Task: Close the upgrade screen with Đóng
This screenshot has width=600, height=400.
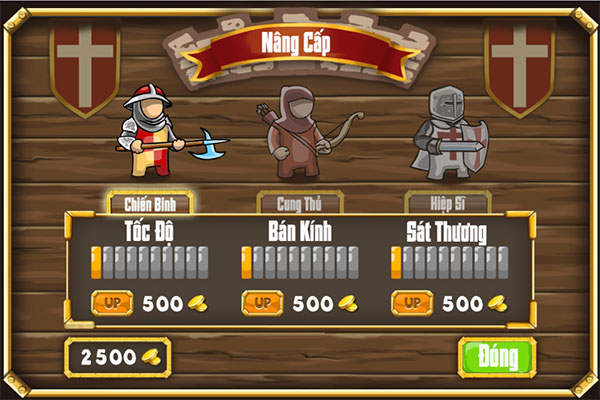Action: point(497,356)
